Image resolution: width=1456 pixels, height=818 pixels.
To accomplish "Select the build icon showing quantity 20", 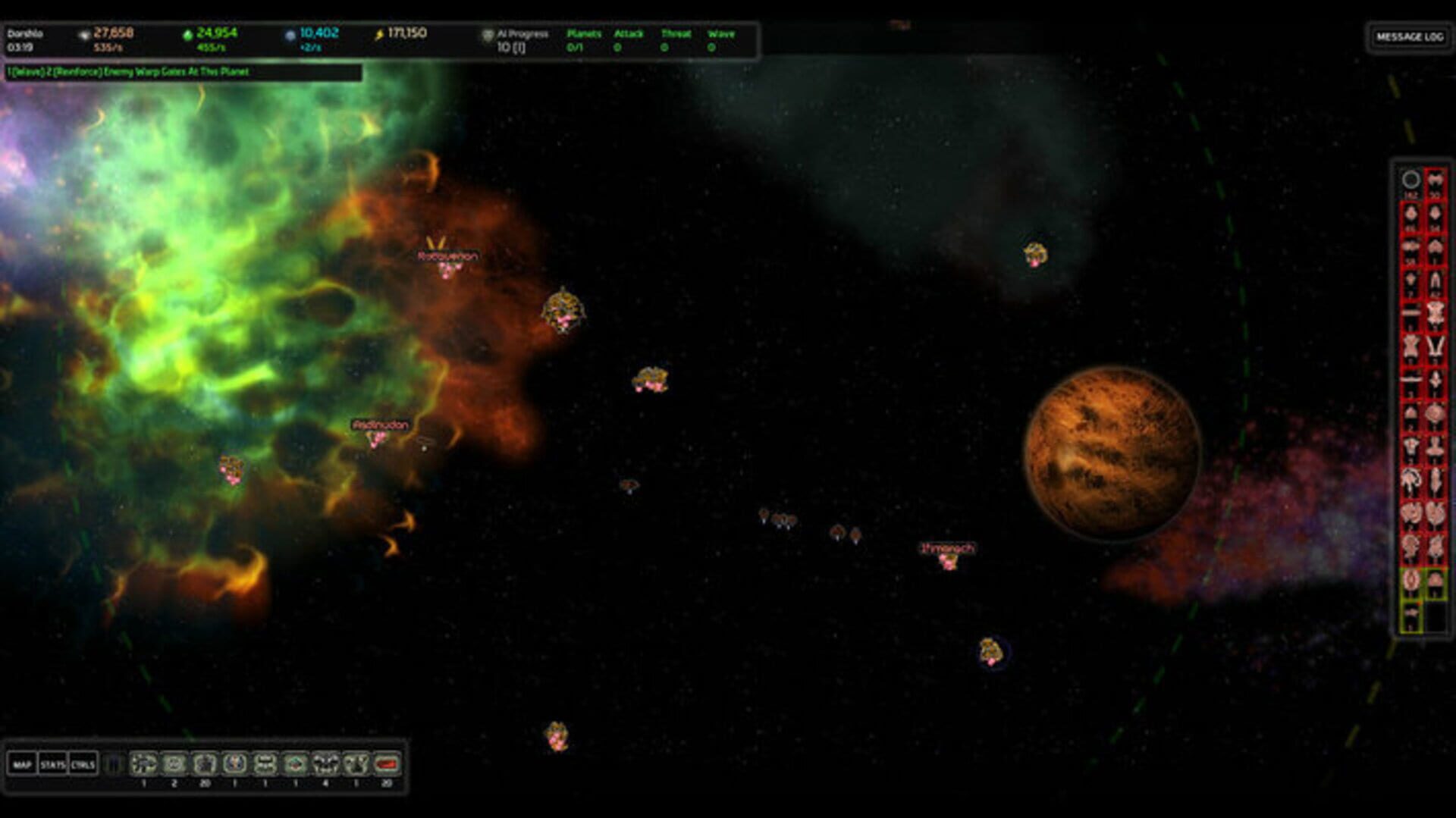I will (x=203, y=764).
